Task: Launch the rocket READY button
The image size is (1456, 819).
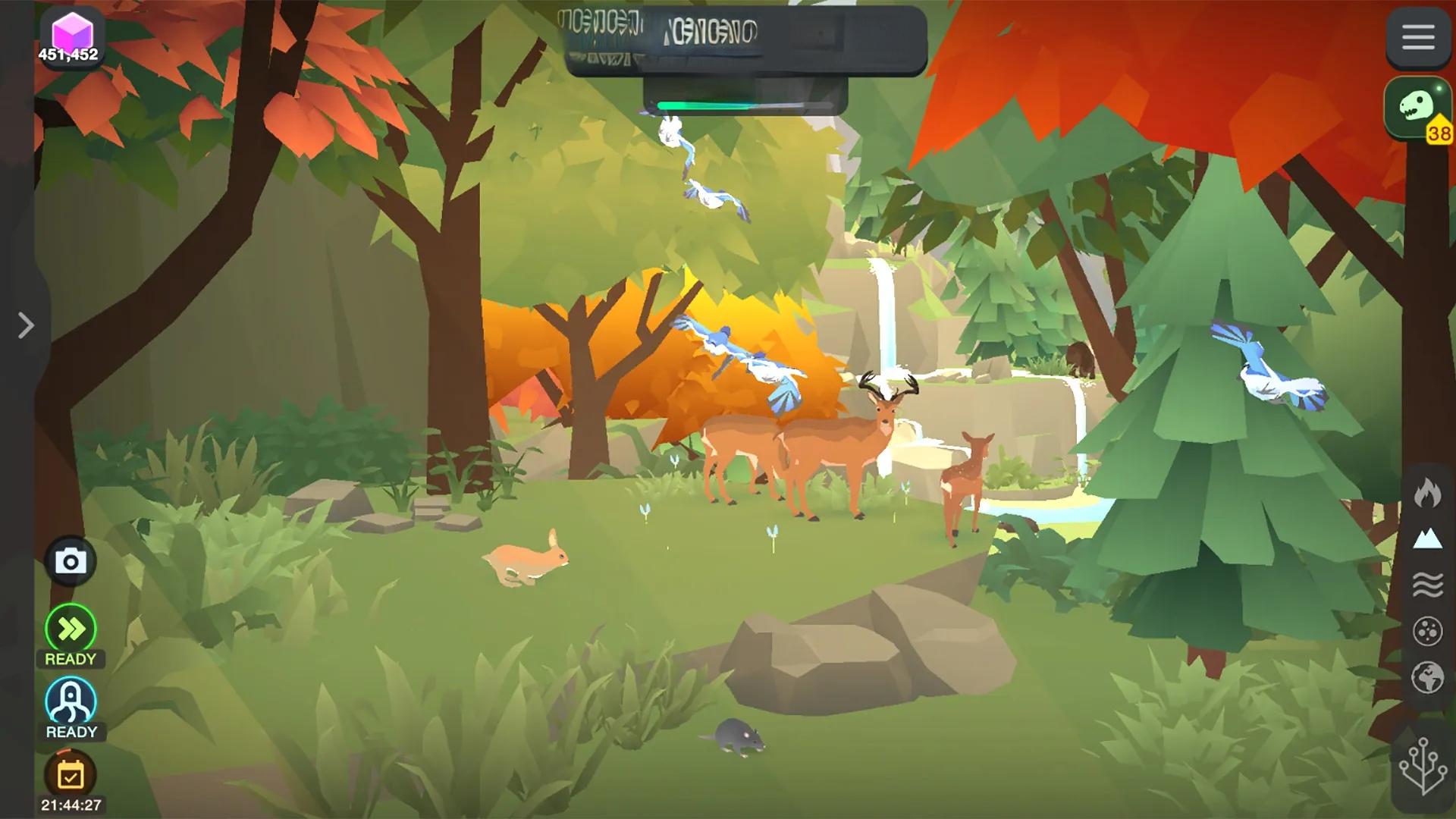Action: 71,701
